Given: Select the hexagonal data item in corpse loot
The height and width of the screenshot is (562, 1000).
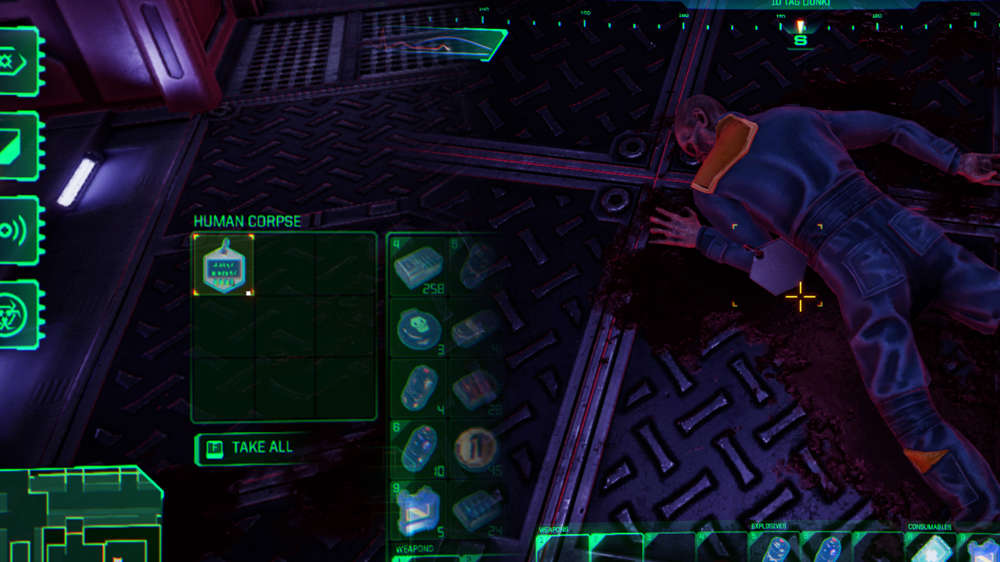Looking at the screenshot, I should 223,265.
